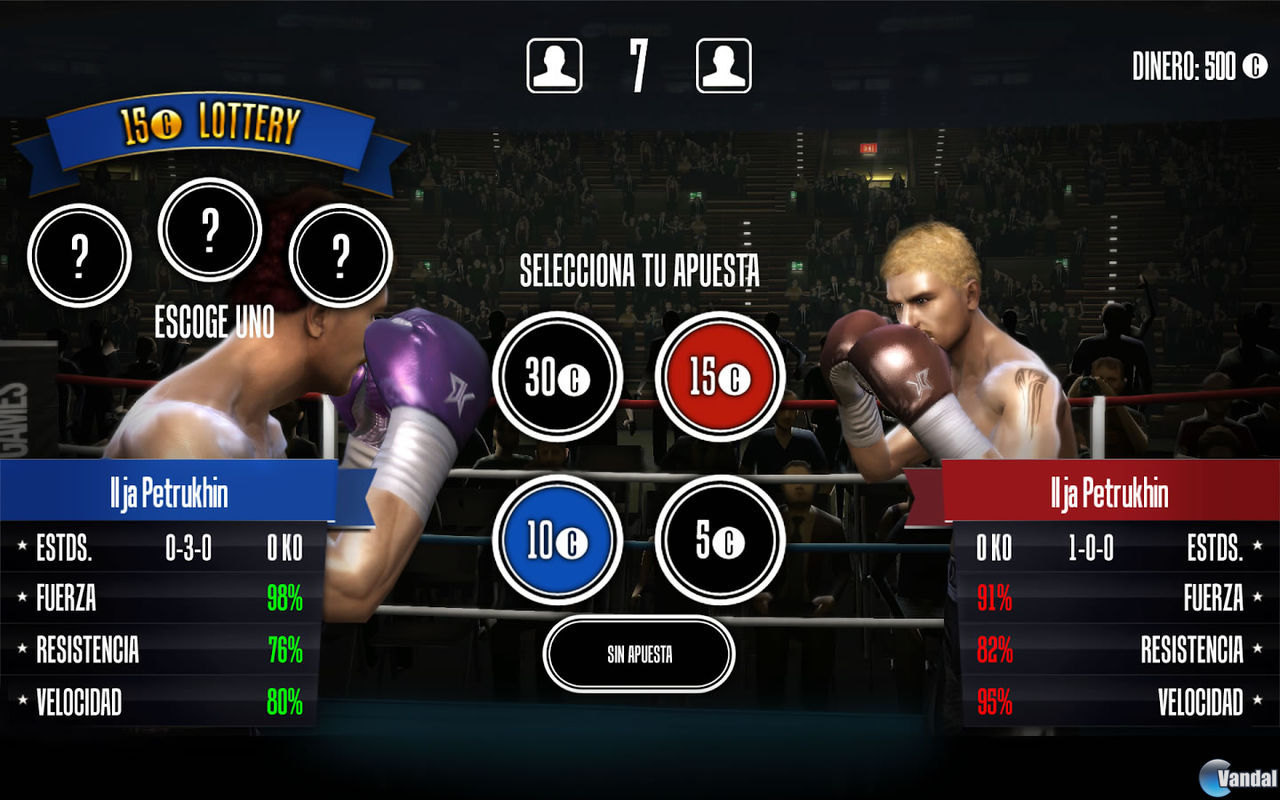This screenshot has height=800, width=1280.
Task: Choose the red 15c wager
Action: 720,378
